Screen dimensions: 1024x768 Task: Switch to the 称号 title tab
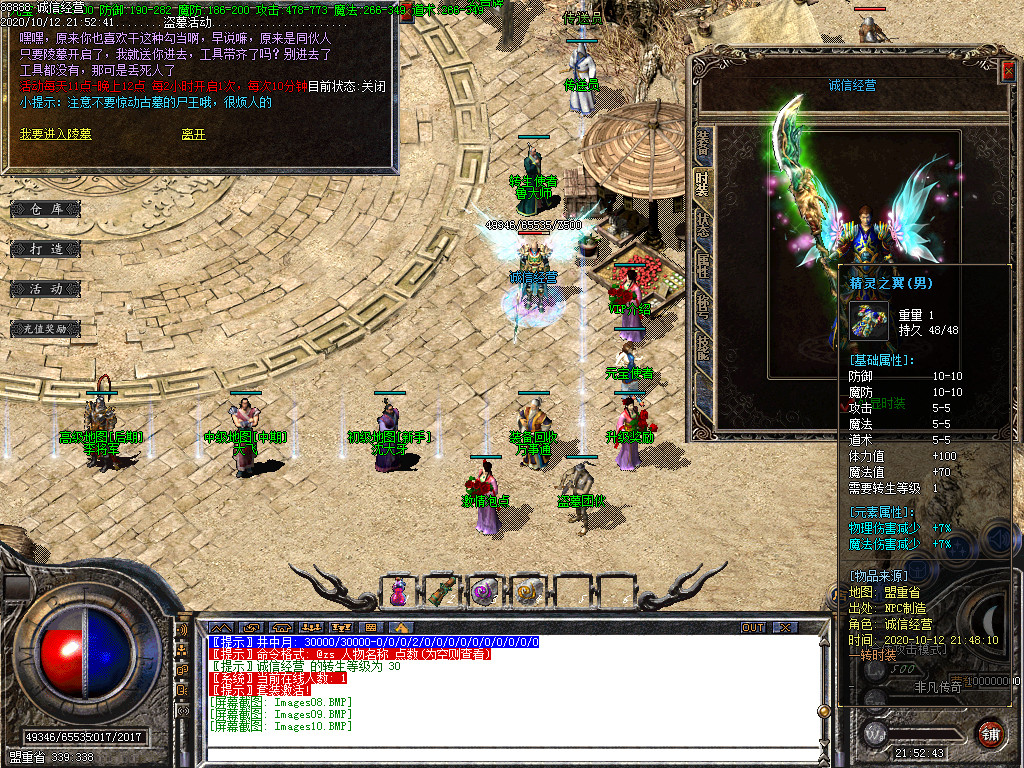(x=703, y=305)
